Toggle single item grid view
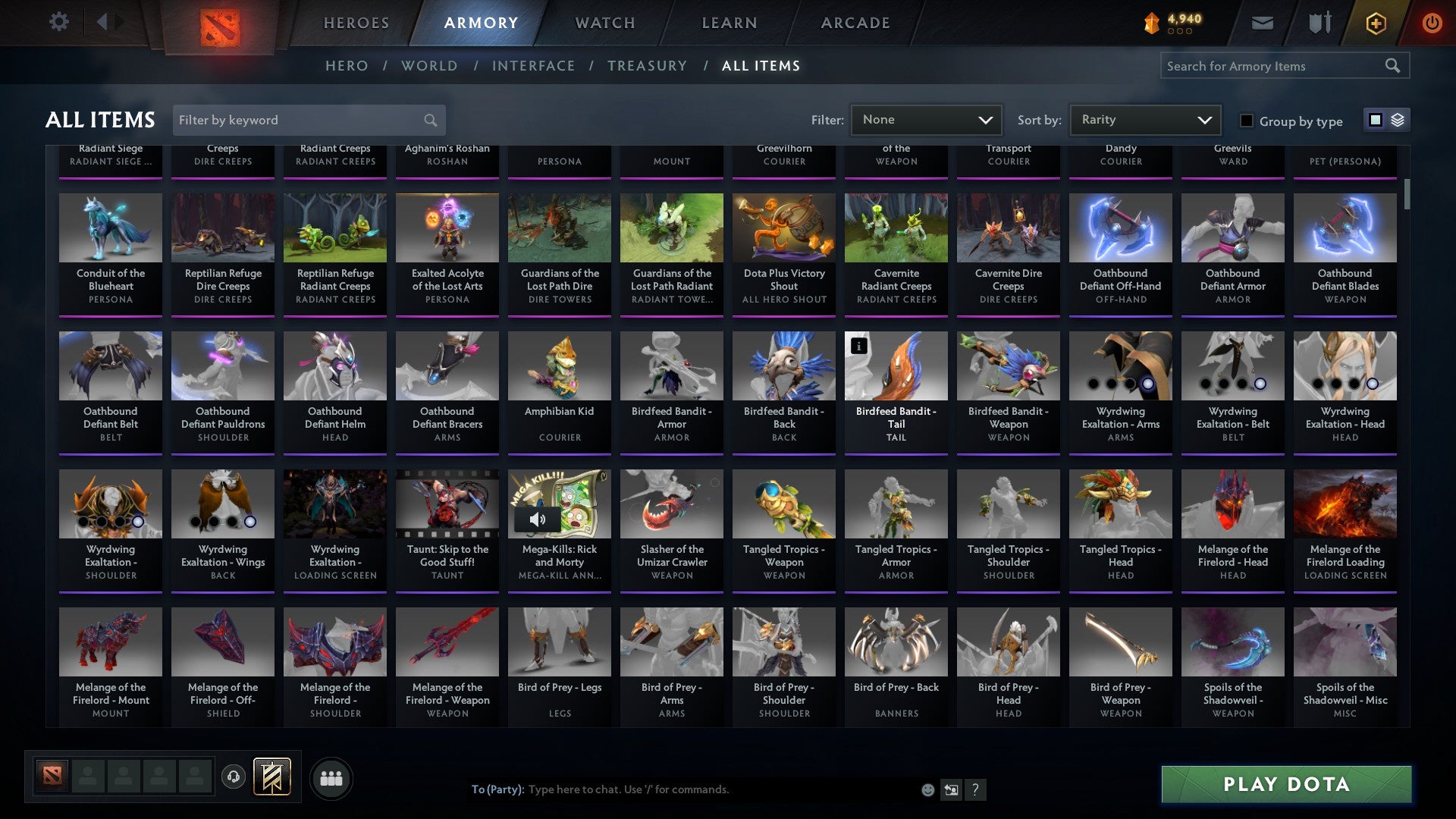1456x819 pixels. (x=1375, y=120)
